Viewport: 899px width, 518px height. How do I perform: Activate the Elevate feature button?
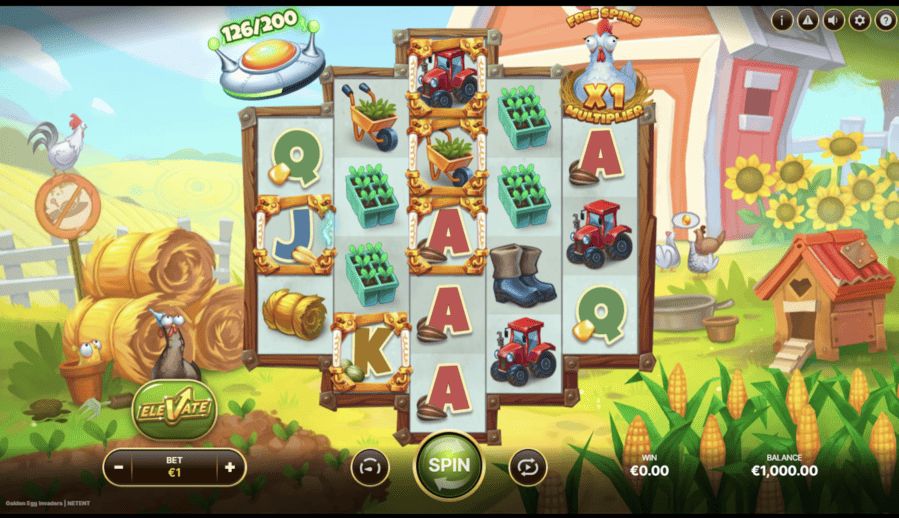coord(175,409)
